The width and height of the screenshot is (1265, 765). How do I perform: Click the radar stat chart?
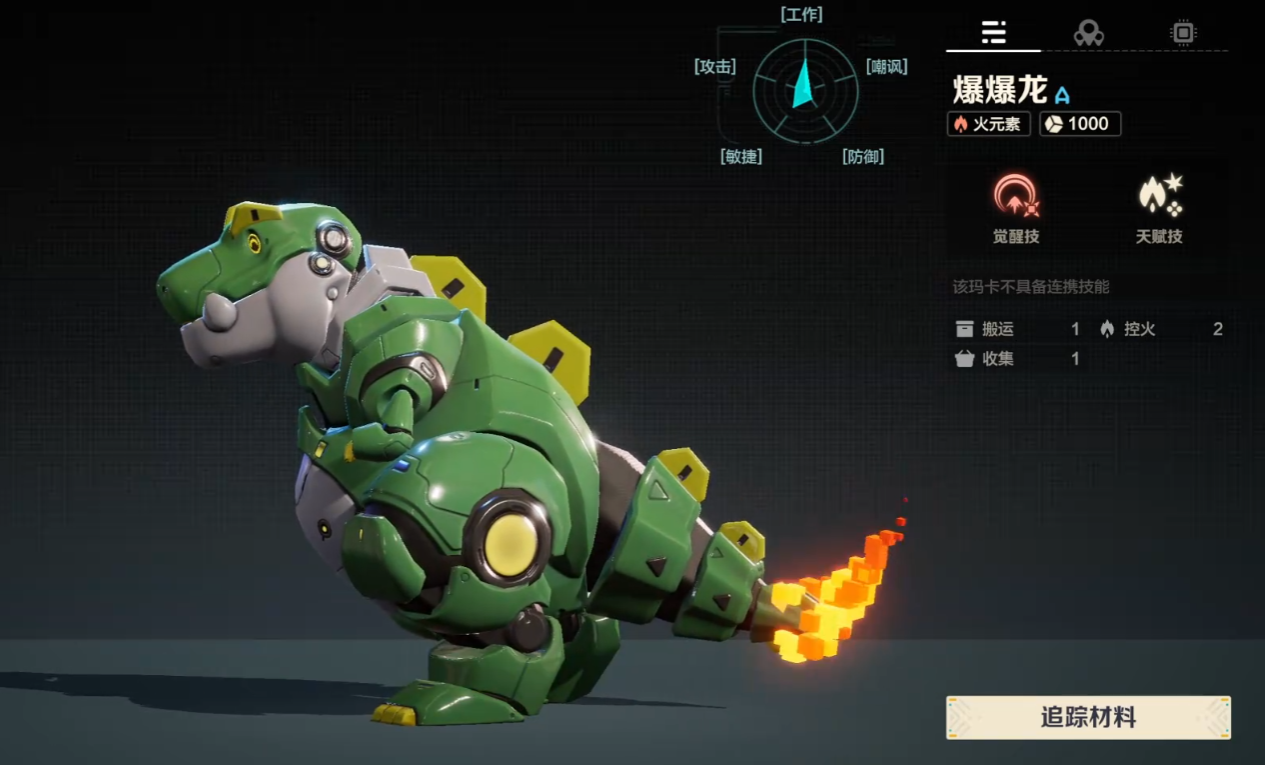(x=805, y=91)
